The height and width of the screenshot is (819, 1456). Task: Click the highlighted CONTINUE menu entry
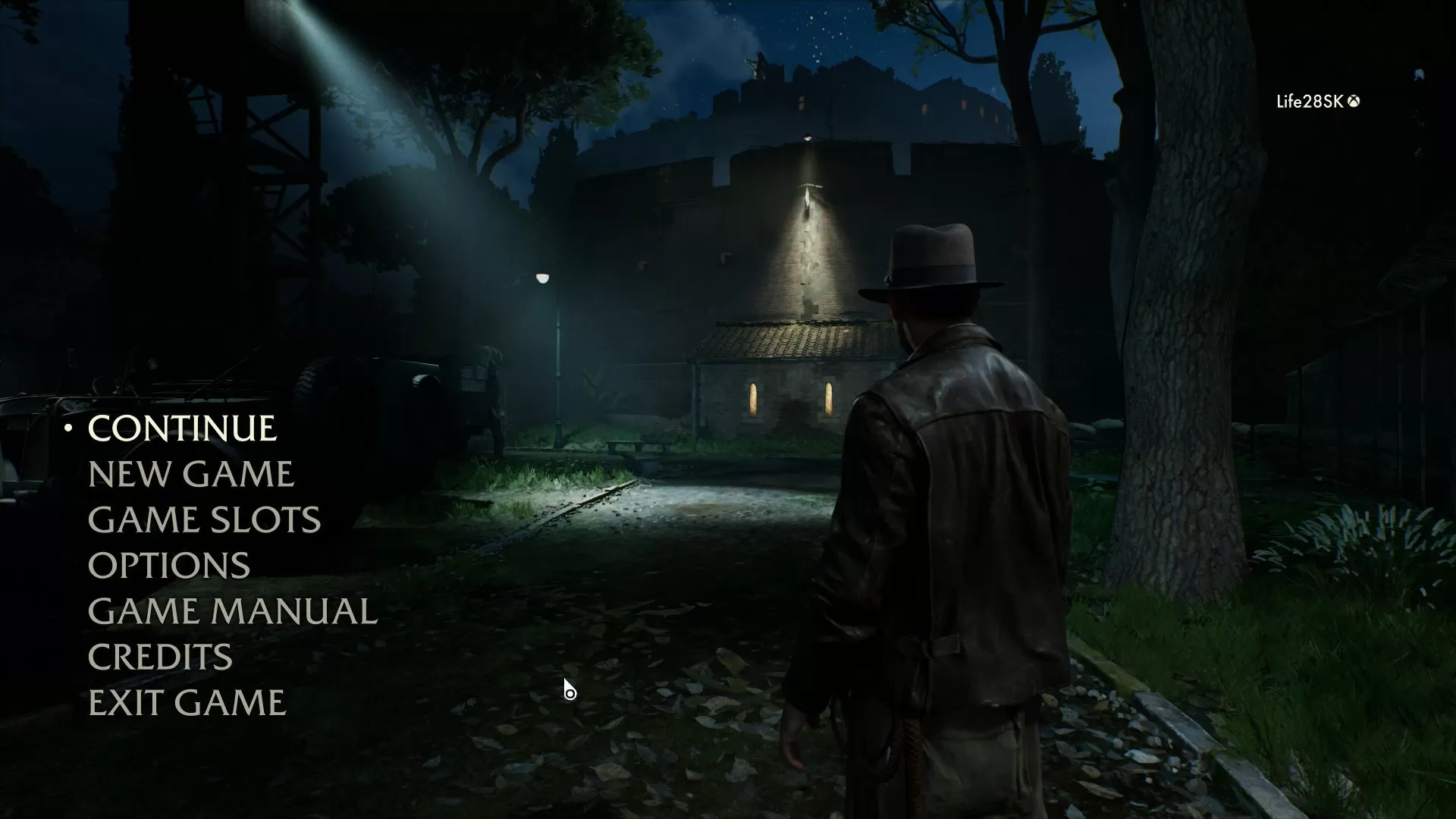[x=181, y=429]
